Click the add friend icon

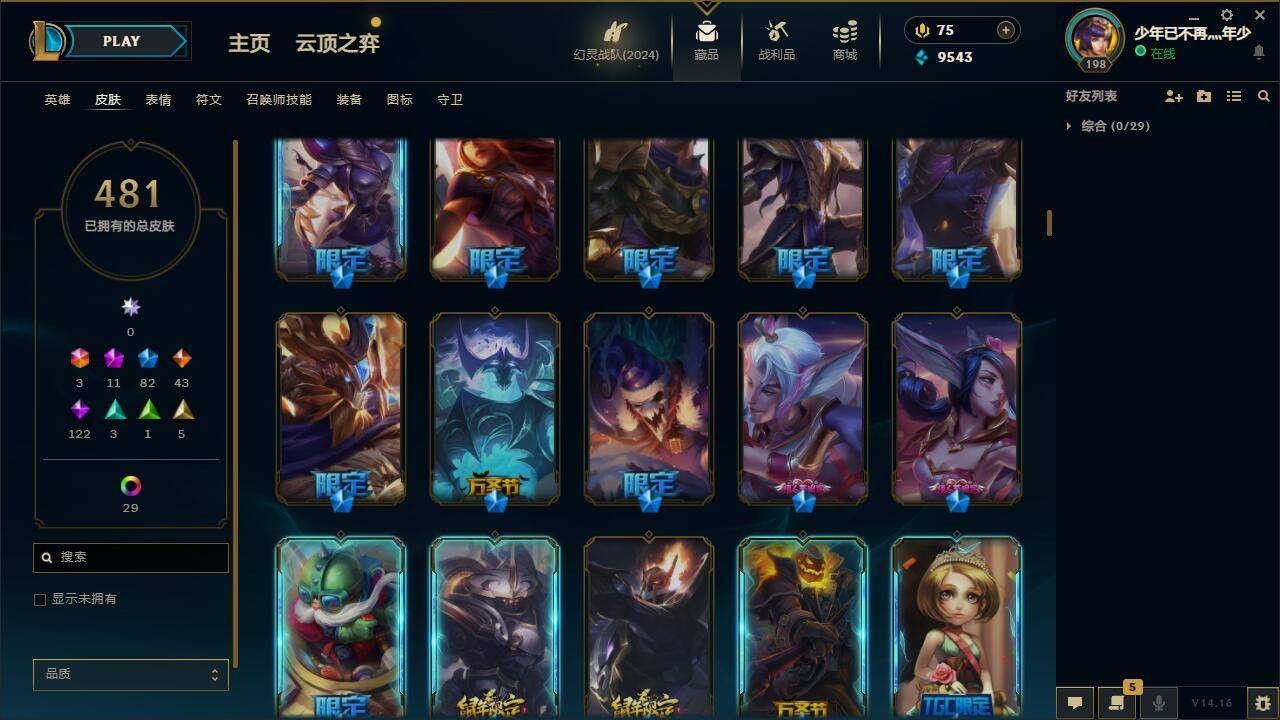point(1172,96)
